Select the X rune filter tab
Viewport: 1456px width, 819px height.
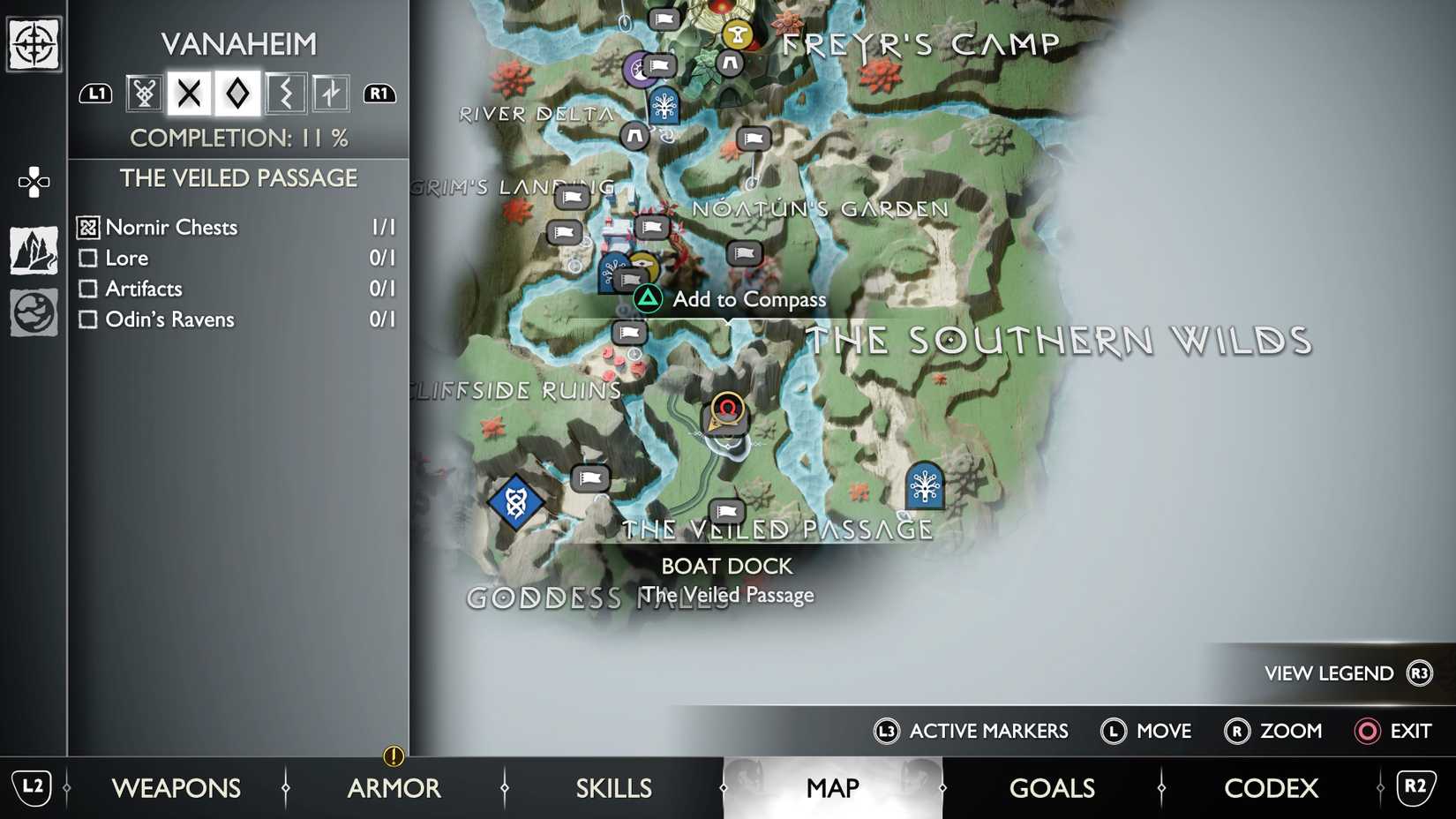(x=189, y=93)
